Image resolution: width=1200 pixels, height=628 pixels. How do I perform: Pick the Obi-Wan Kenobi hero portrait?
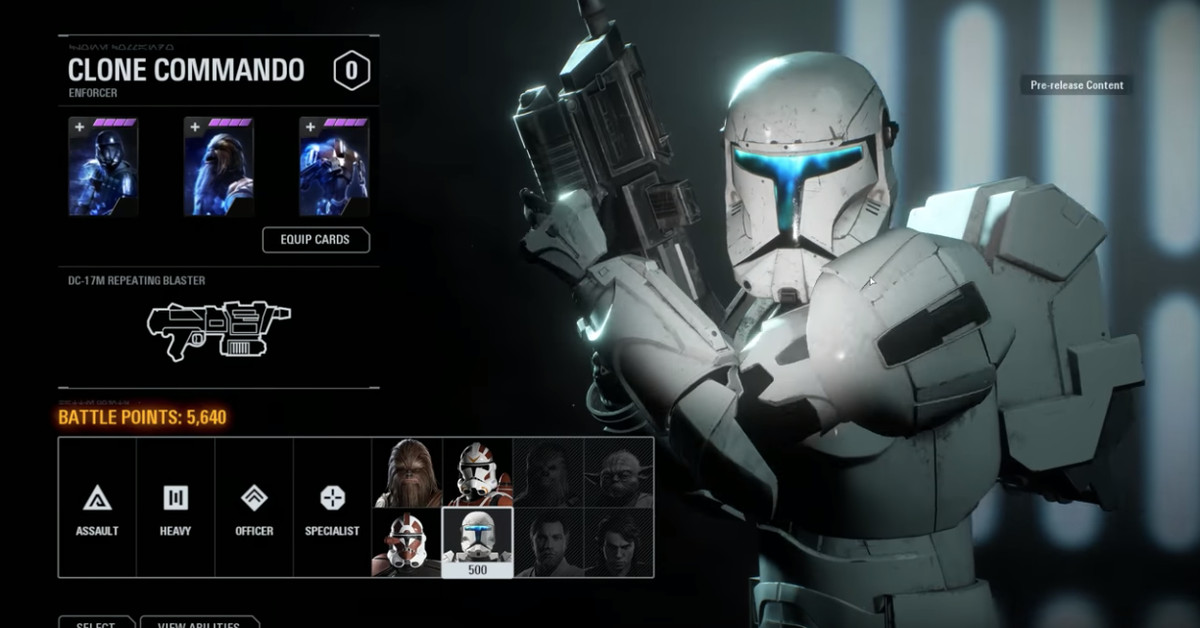pyautogui.click(x=548, y=543)
